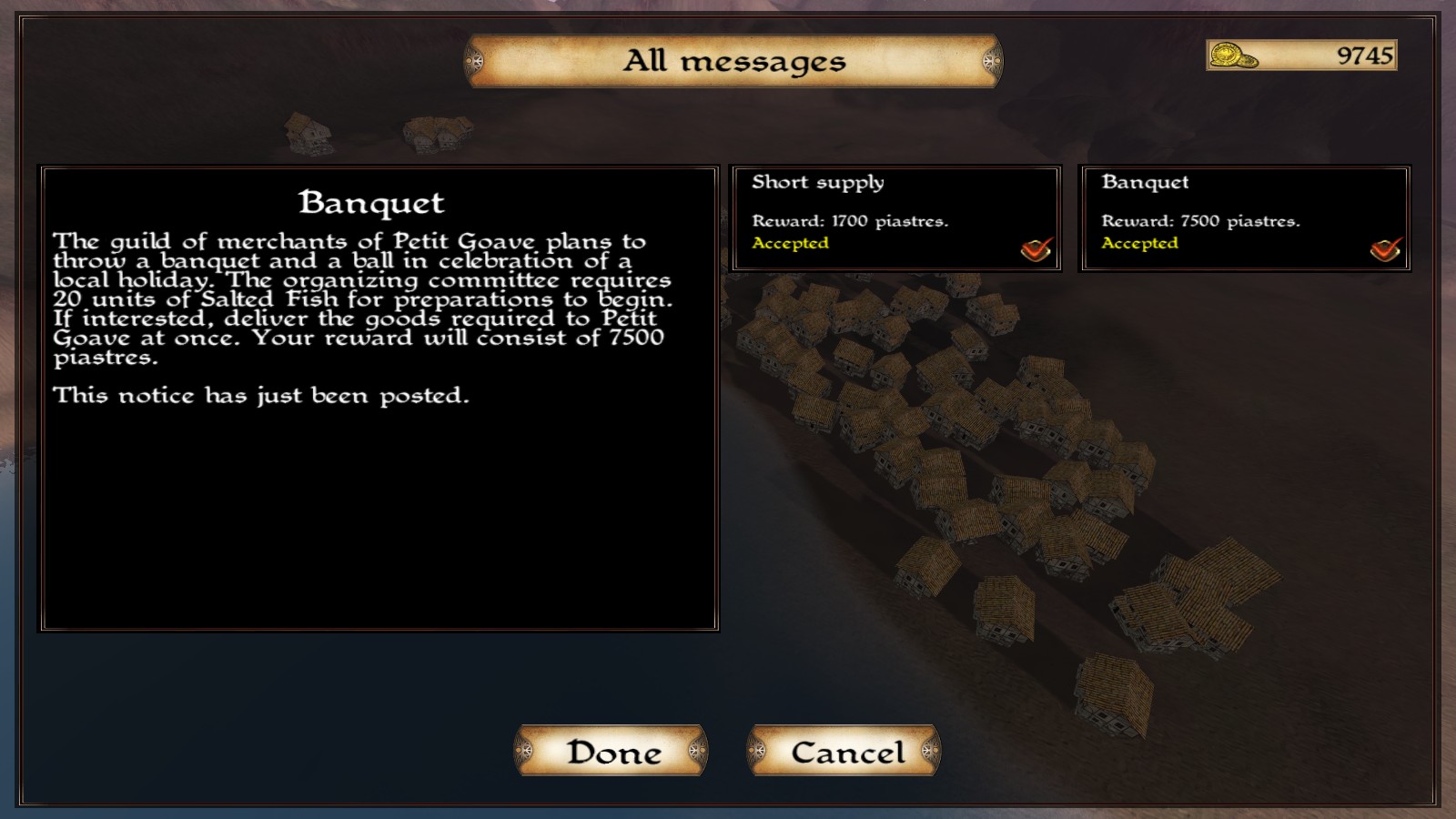Confirm with the Done button
The width and height of the screenshot is (1456, 819).
pyautogui.click(x=612, y=752)
